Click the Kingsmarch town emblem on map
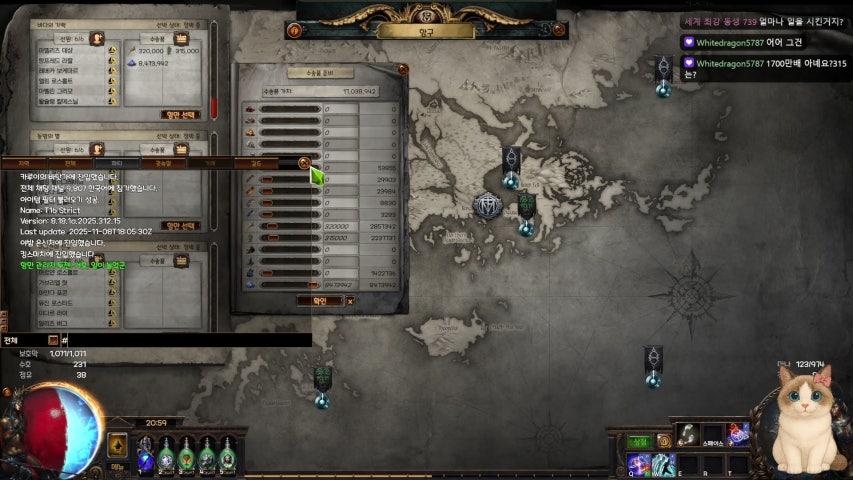This screenshot has width=853, height=480. point(487,207)
